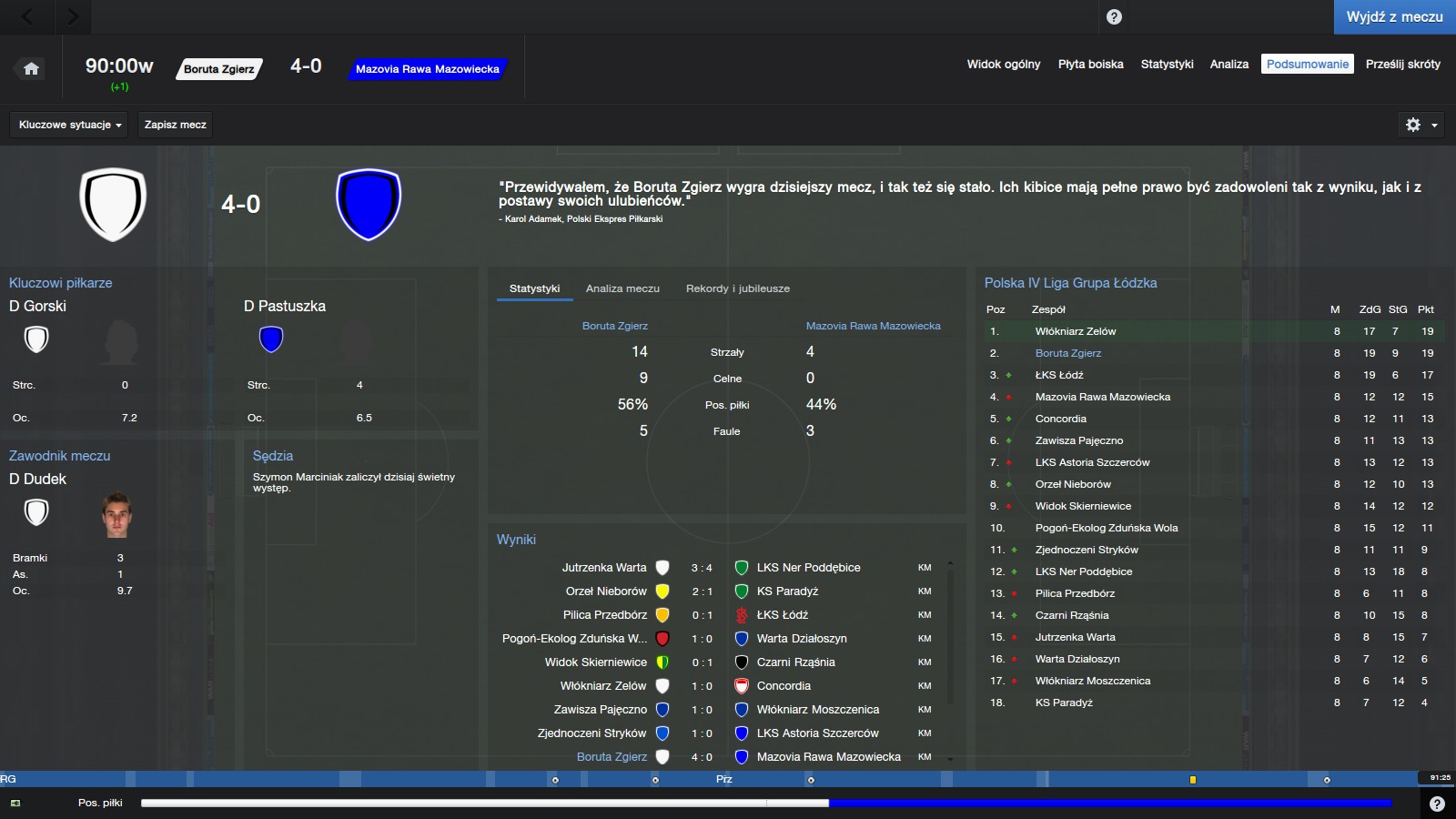Open the gear settings dropdown

[x=1421, y=125]
